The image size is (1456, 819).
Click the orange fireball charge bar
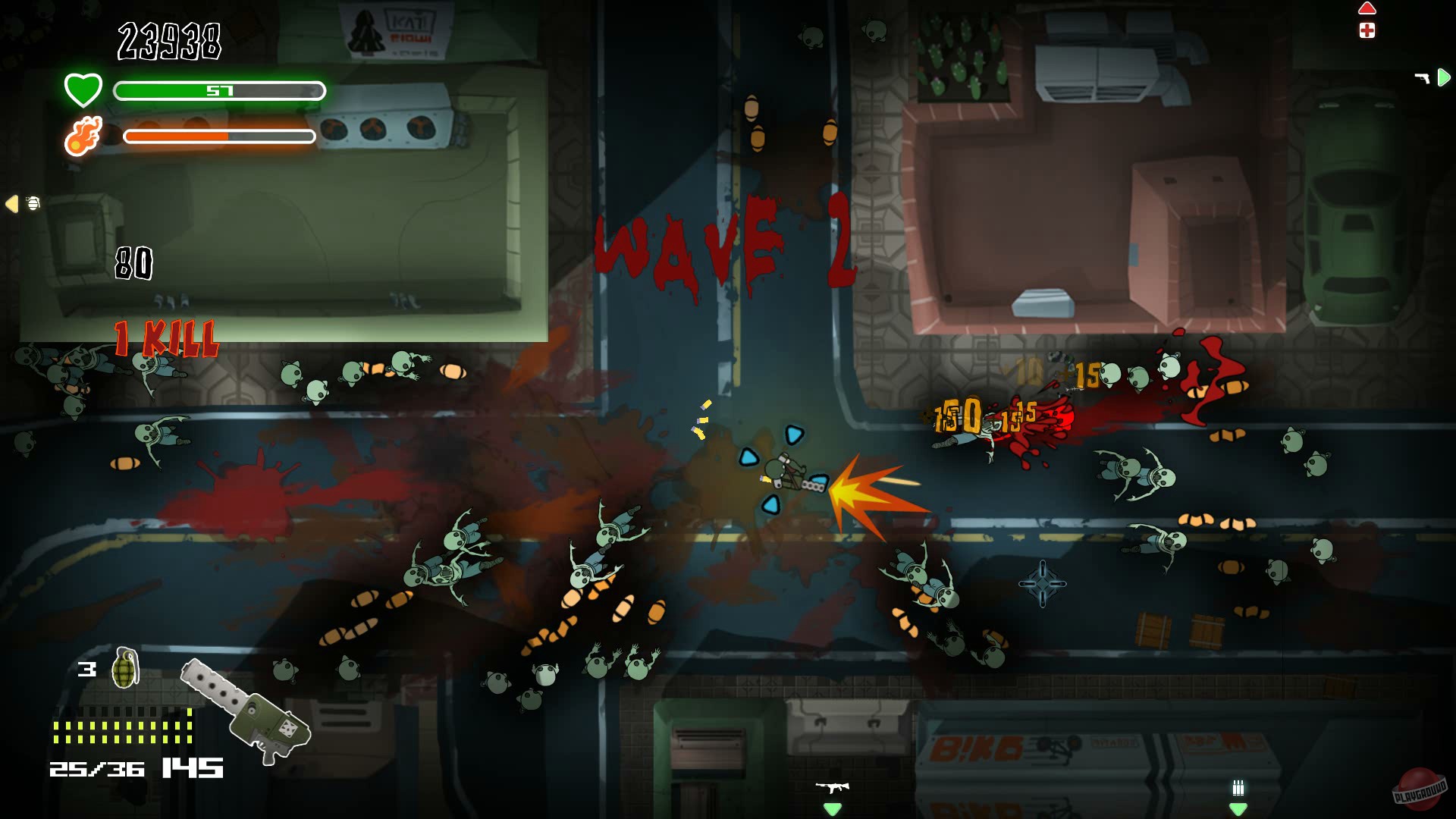pyautogui.click(x=220, y=136)
